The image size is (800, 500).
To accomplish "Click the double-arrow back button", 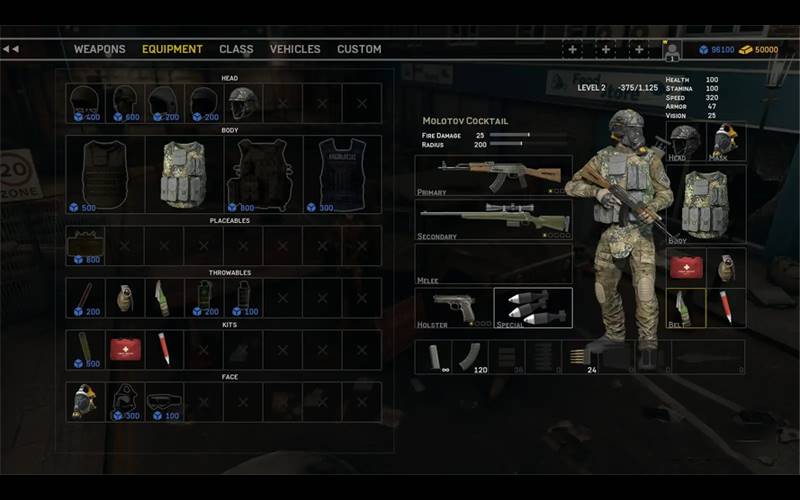I will pos(11,48).
